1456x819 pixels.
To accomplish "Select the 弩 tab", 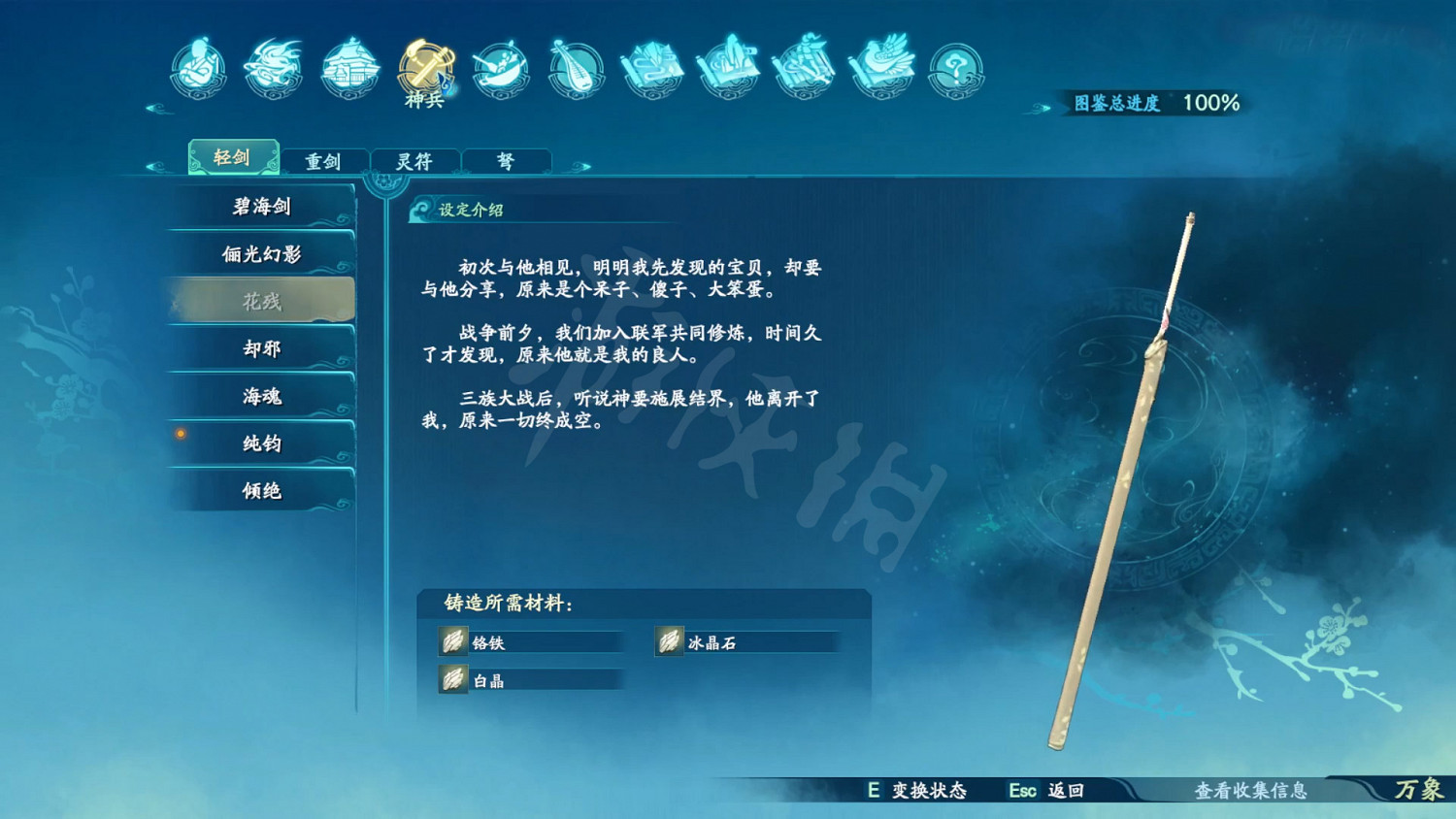I will pyautogui.click(x=507, y=161).
